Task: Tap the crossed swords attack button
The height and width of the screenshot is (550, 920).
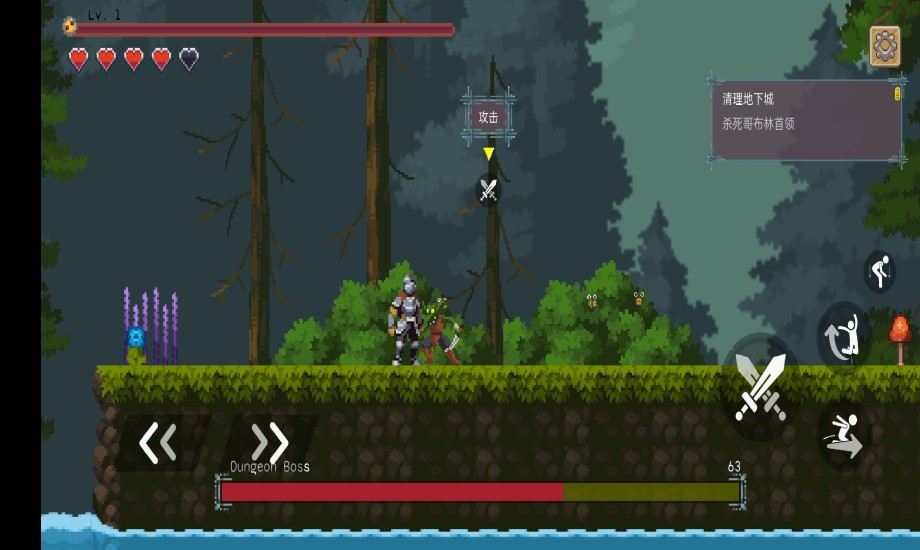Action: point(761,387)
